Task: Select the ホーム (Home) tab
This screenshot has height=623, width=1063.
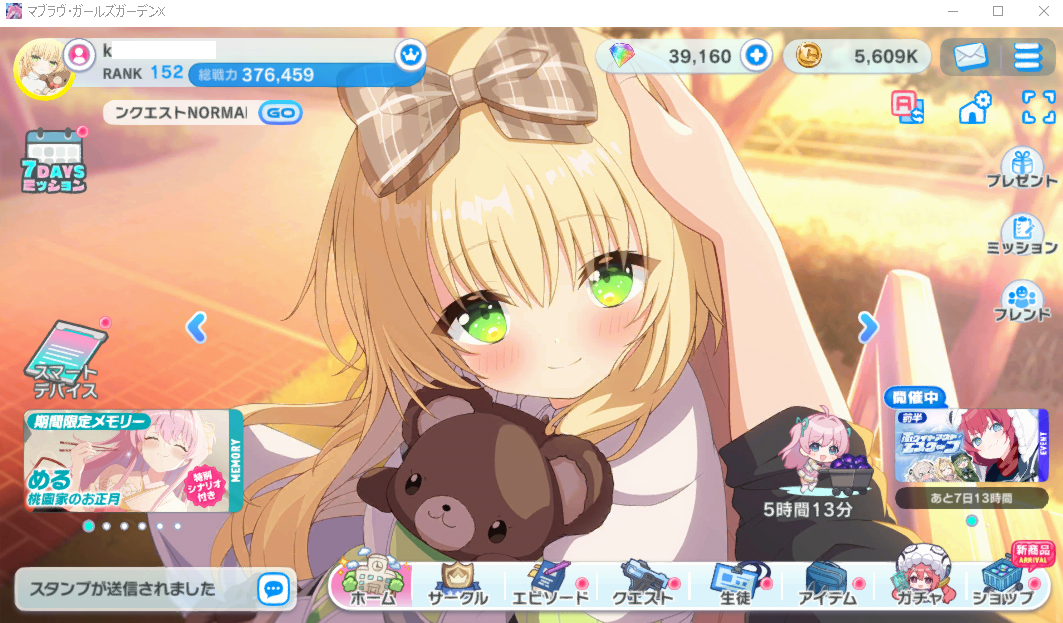Action: click(372, 582)
